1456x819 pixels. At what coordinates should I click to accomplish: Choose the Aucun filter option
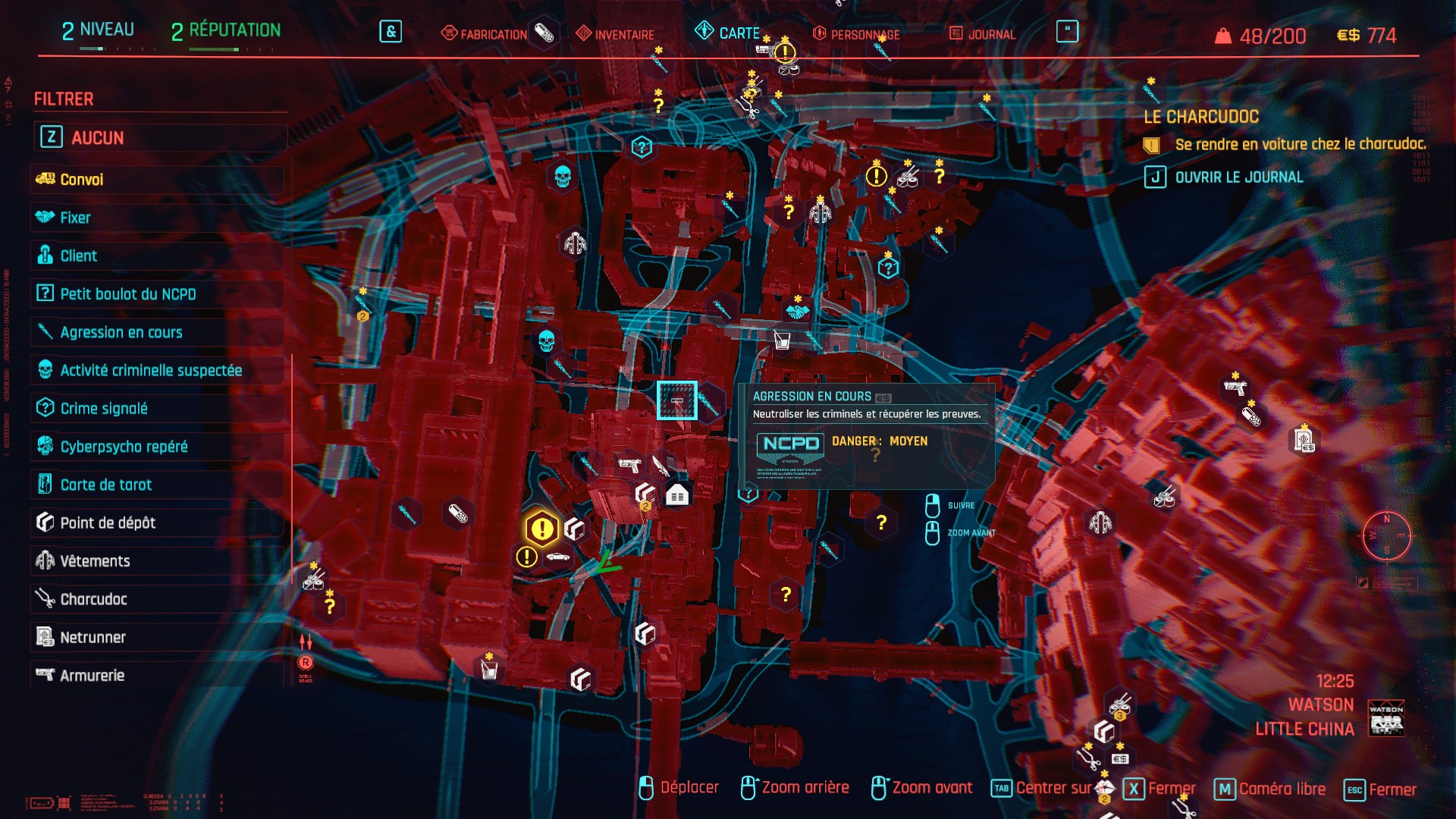[97, 137]
